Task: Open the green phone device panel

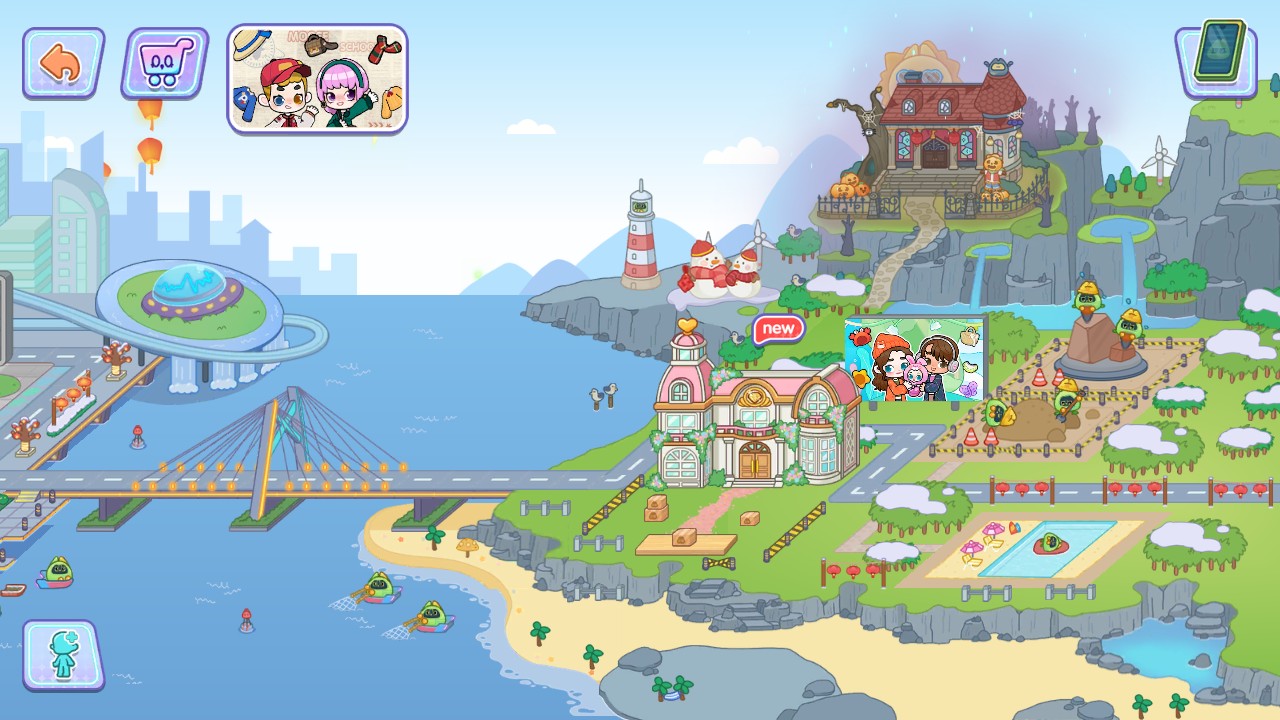Action: (x=1216, y=60)
